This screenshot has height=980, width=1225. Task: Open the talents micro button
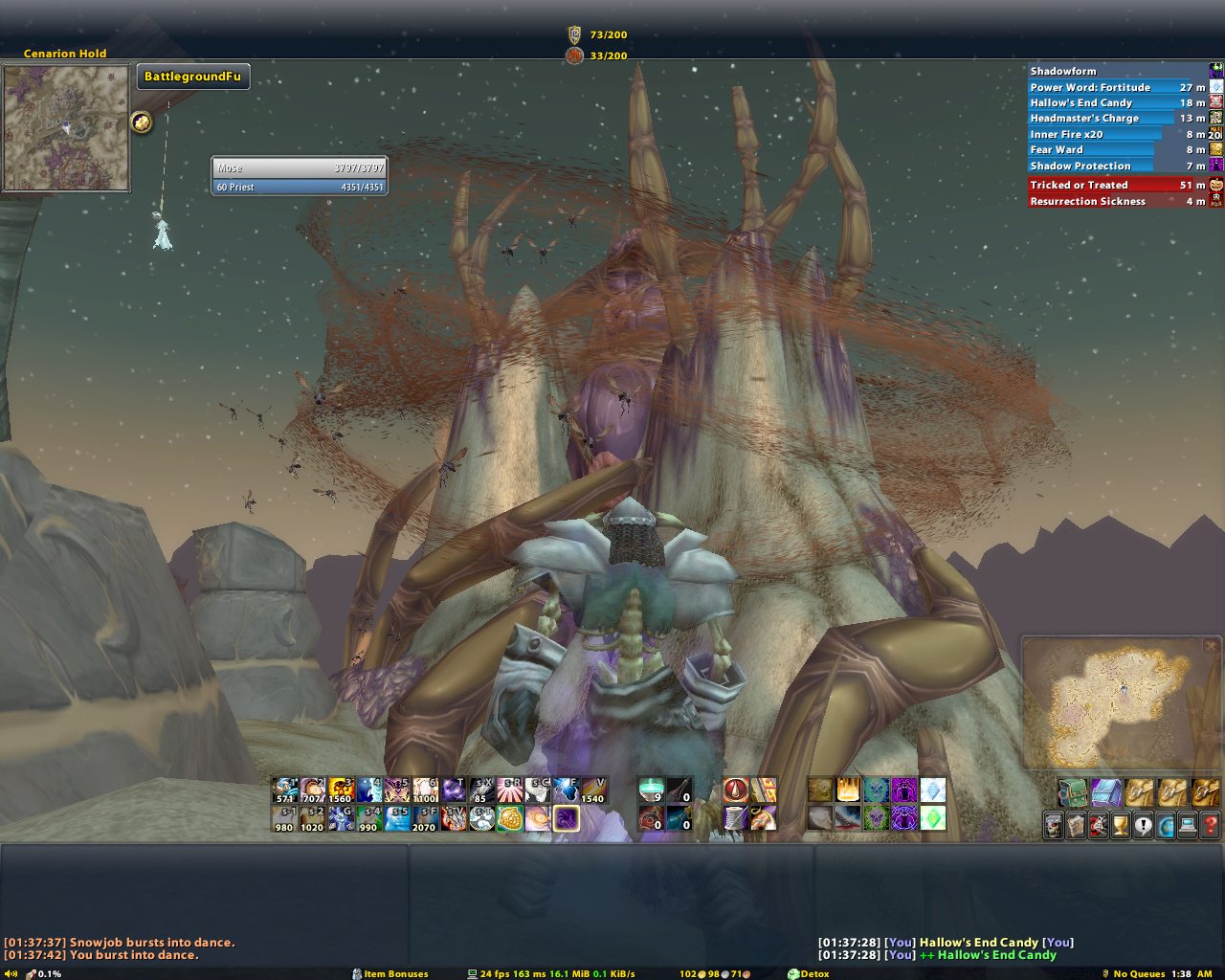point(1098,824)
